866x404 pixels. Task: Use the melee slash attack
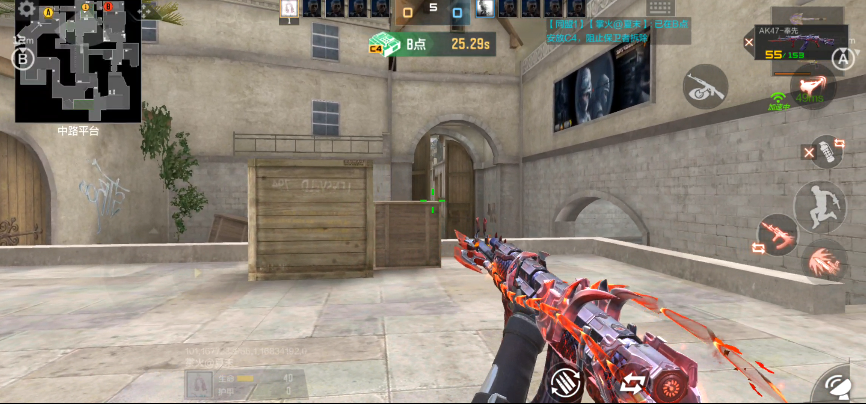coord(825,262)
